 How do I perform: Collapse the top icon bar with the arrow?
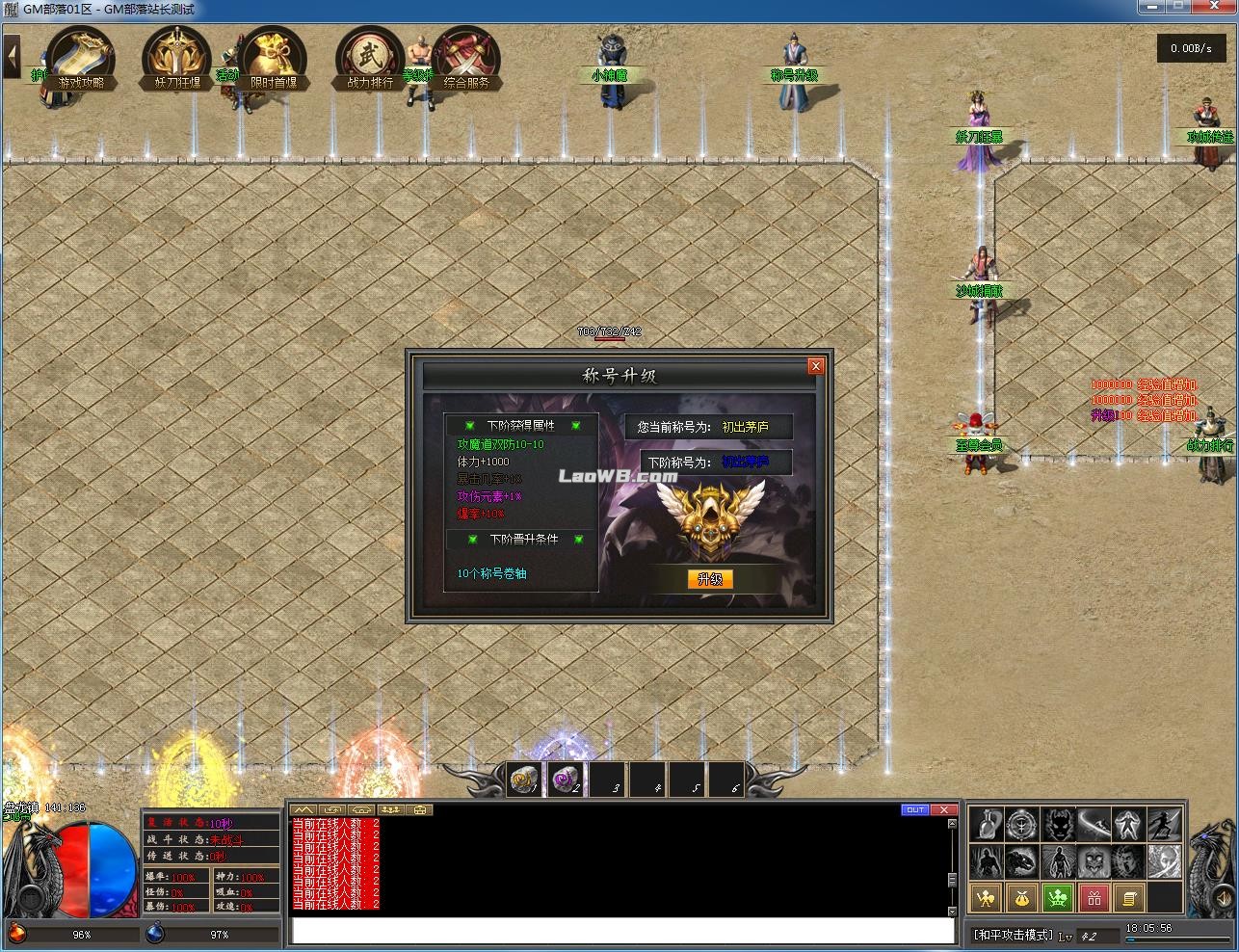(13, 56)
